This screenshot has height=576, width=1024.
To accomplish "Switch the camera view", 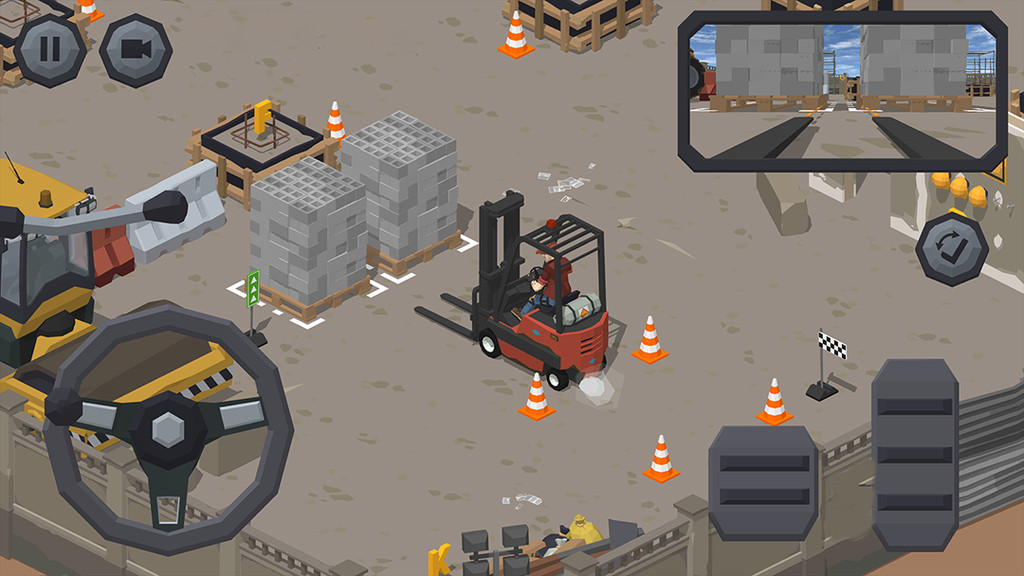I will coord(135,50).
